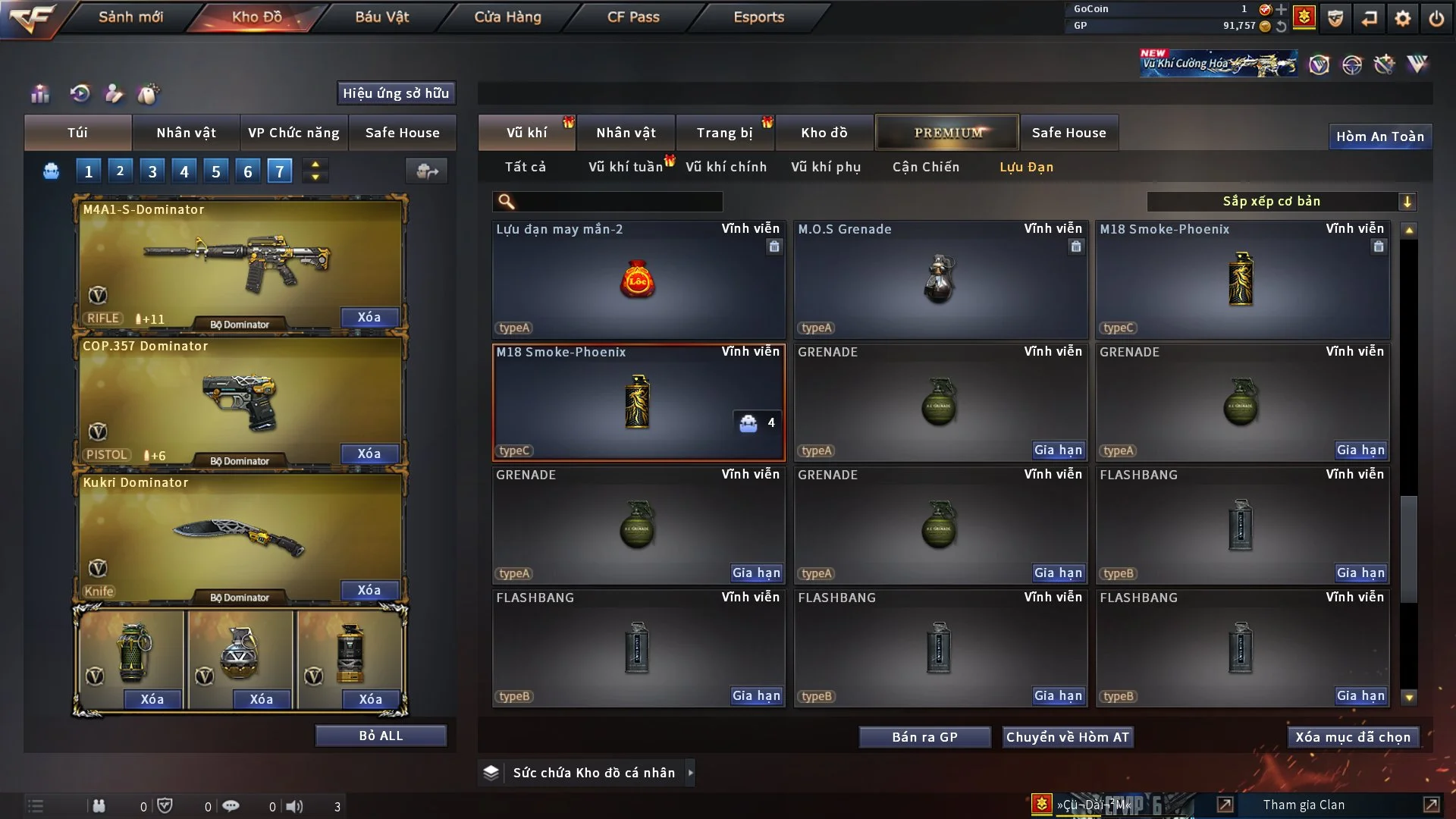Switch to the Nhân vật bag tab
1456x819 pixels.
pyautogui.click(x=186, y=133)
